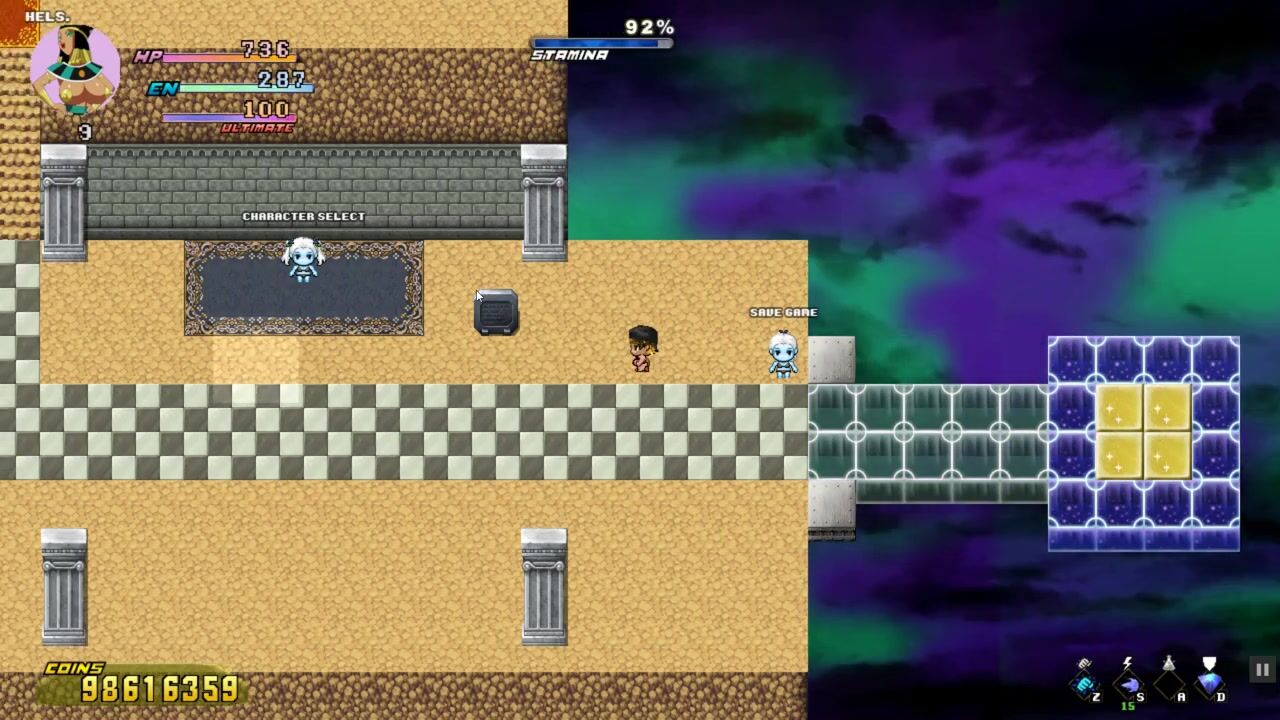The image size is (1280, 720).
Task: Pause the game with the pause button
Action: 1262,670
